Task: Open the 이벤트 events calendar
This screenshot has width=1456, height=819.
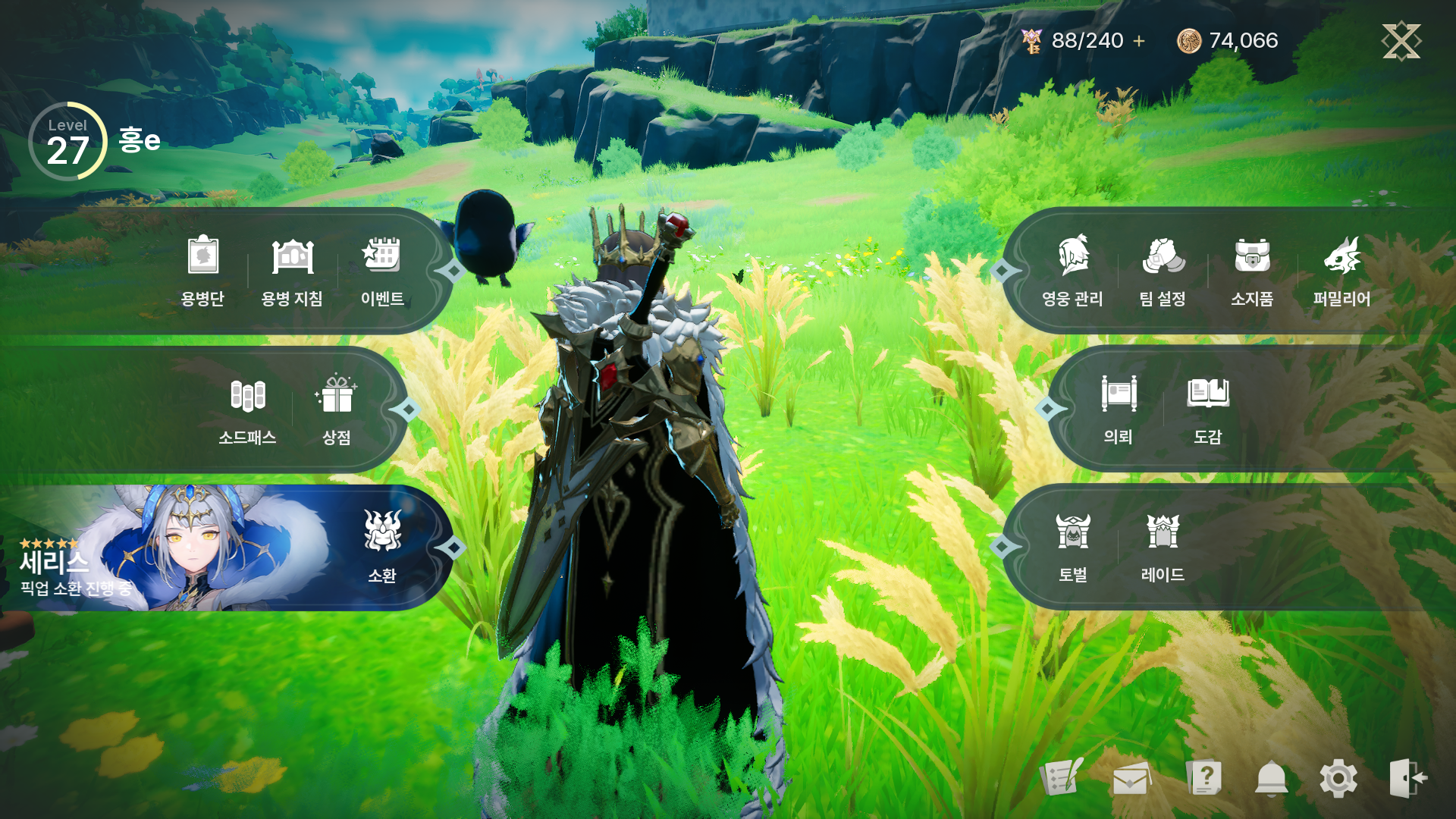Action: coord(381,269)
